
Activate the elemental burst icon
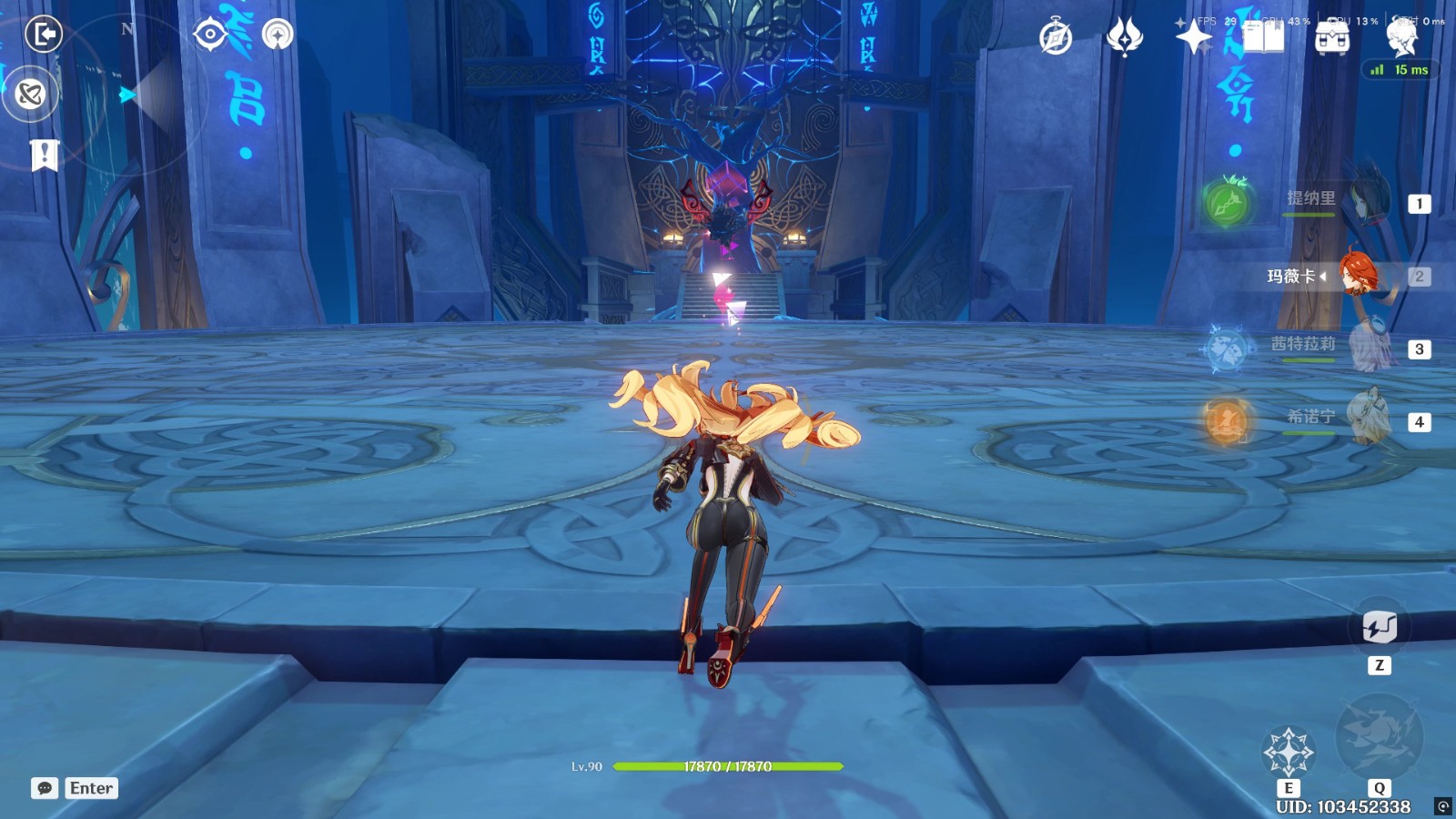1379,737
